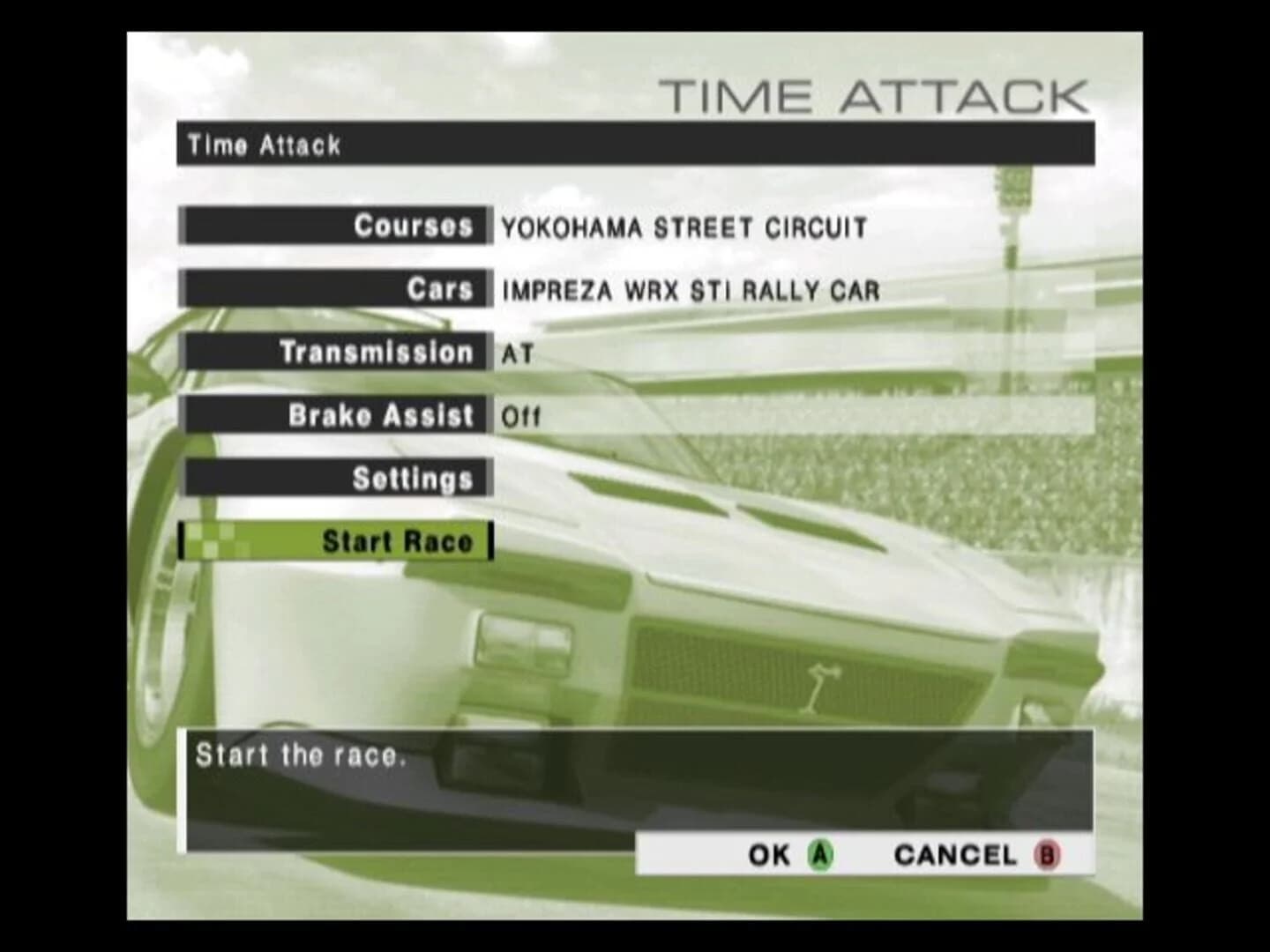Select the TIME ATTACK title text
Viewport: 1270px width, 952px height.
(x=878, y=97)
